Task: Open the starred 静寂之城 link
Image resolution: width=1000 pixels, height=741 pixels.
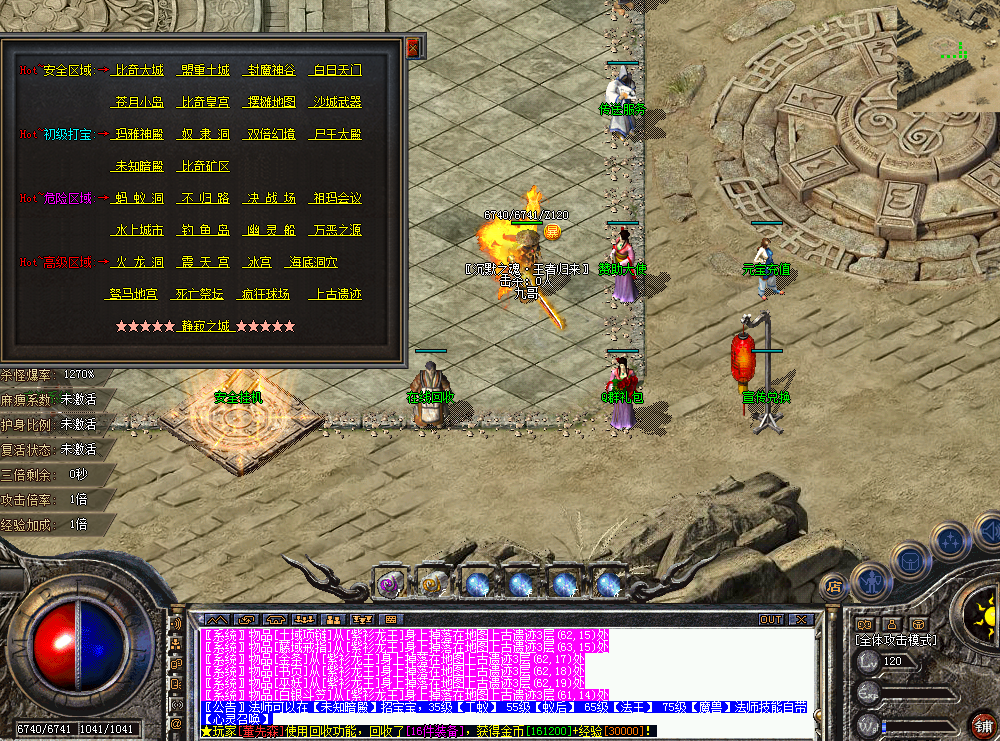Action: click(205, 326)
